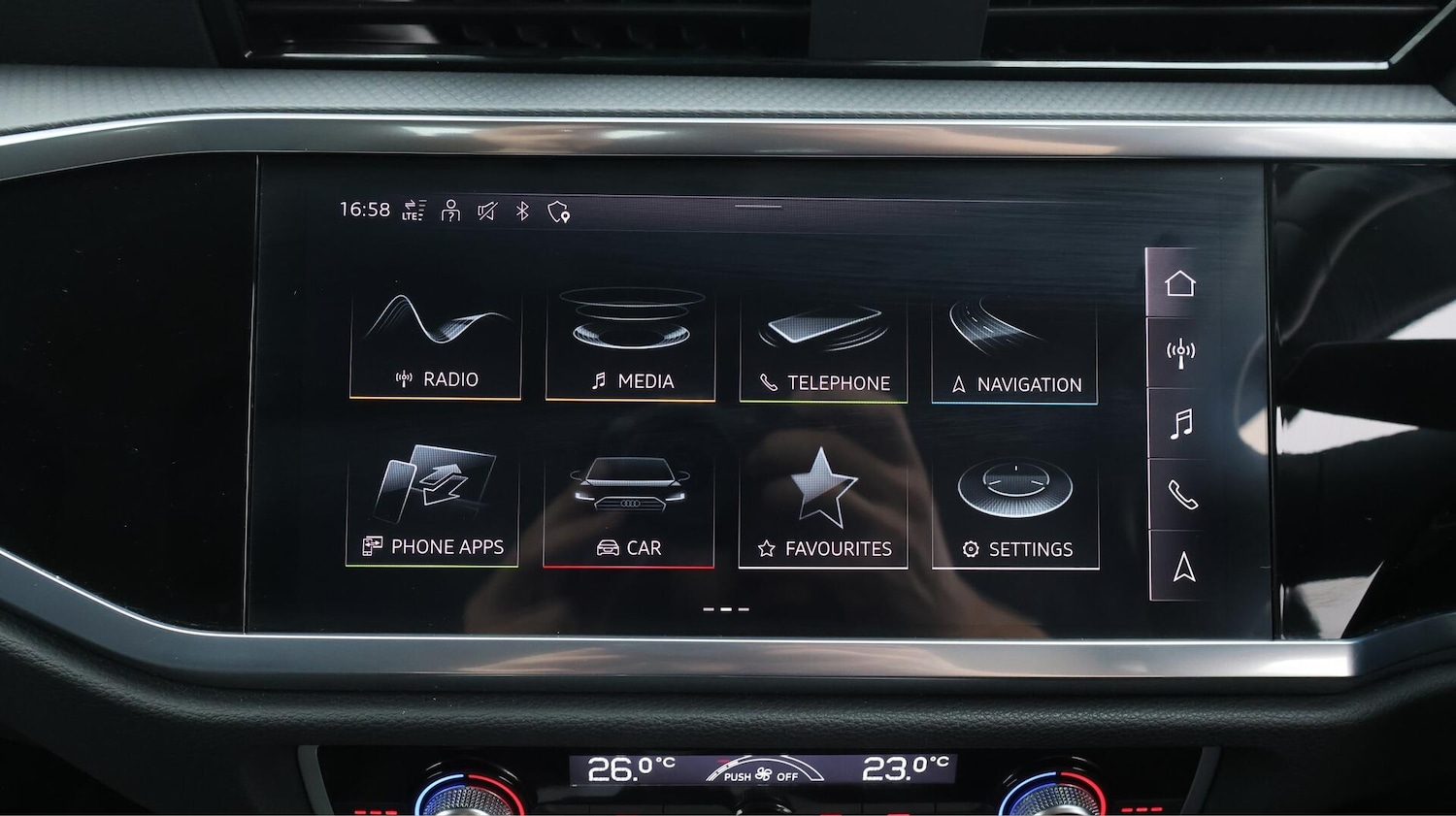The width and height of the screenshot is (1456, 816).
Task: Click the music note sidebar shortcut
Action: coord(1181,424)
